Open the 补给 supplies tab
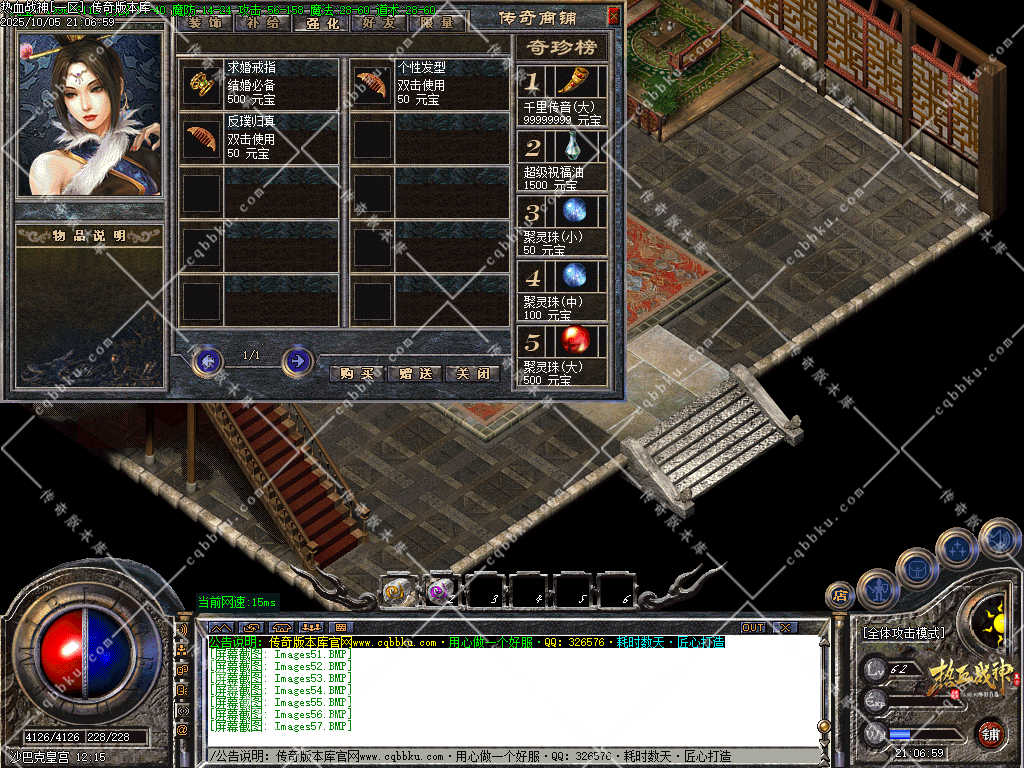 pos(263,22)
